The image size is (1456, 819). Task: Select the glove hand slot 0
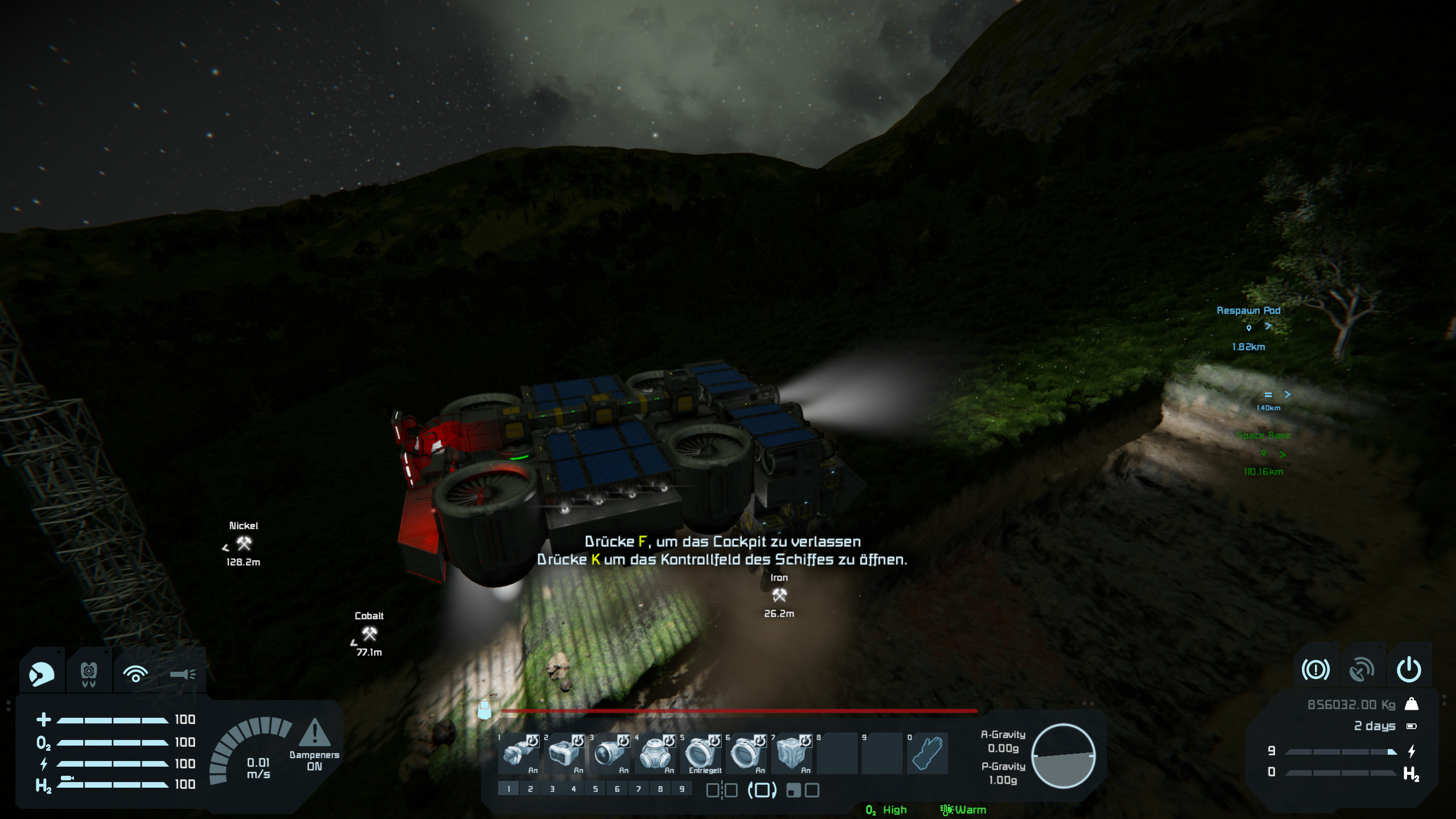[x=928, y=753]
